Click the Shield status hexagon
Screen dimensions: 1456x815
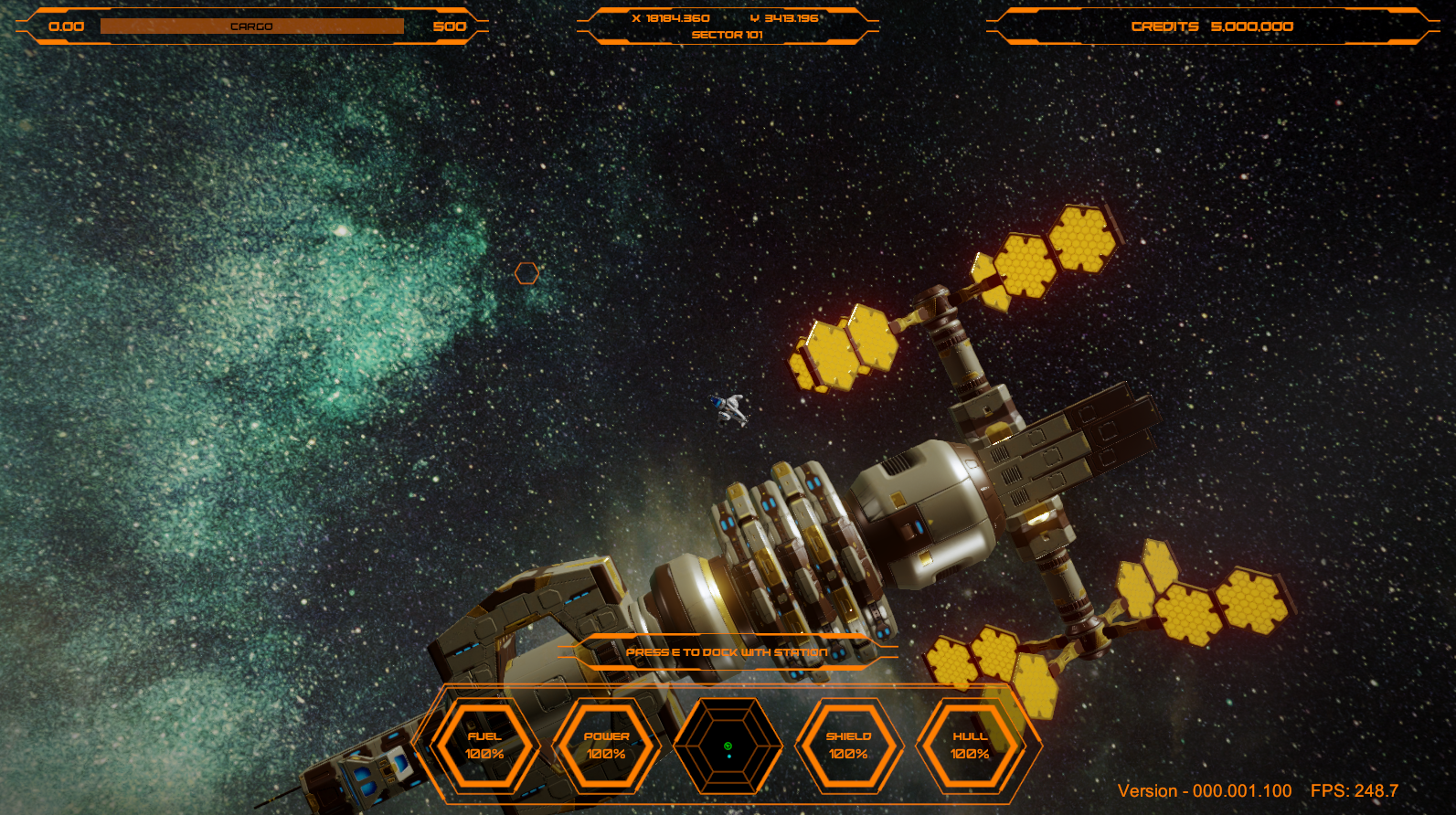850,743
